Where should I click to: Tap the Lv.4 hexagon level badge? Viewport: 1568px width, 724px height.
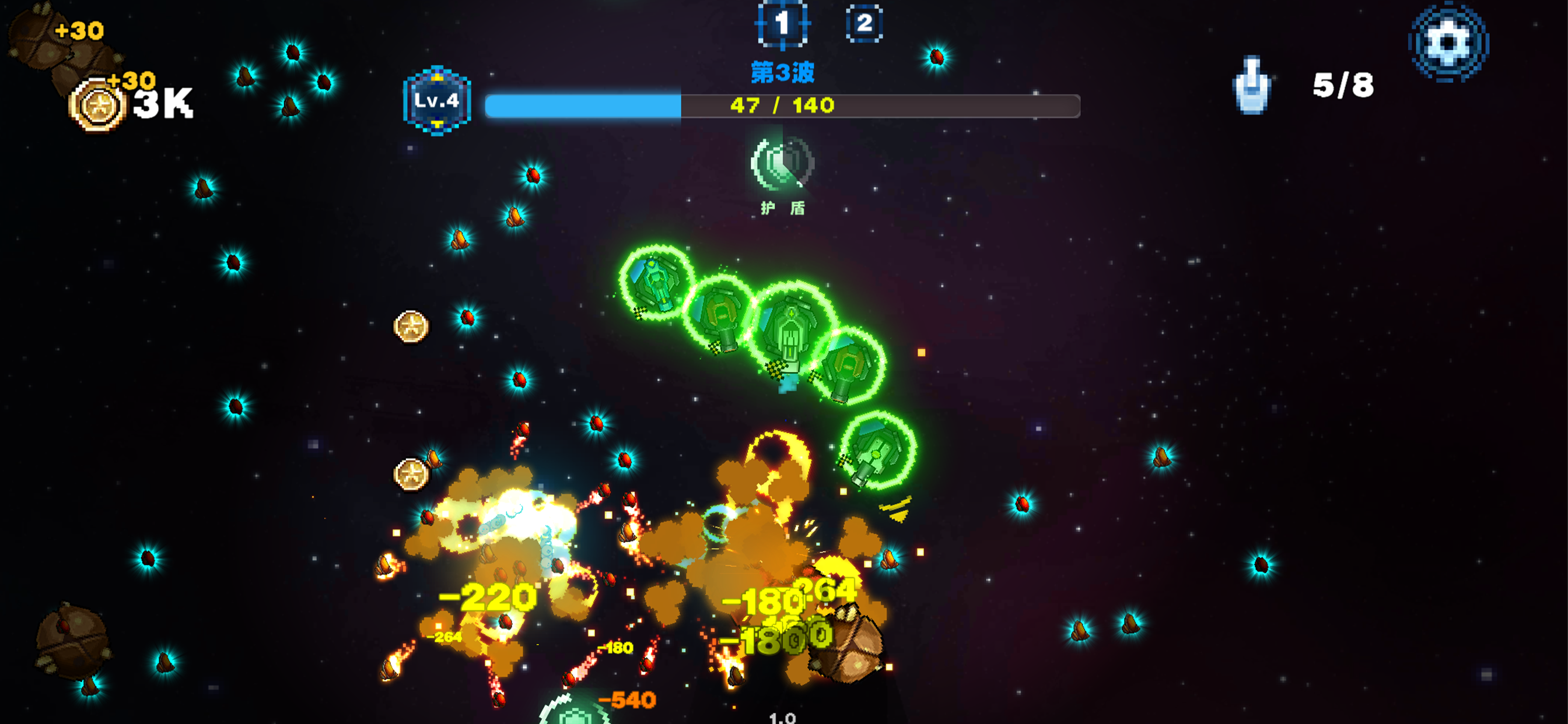click(436, 101)
